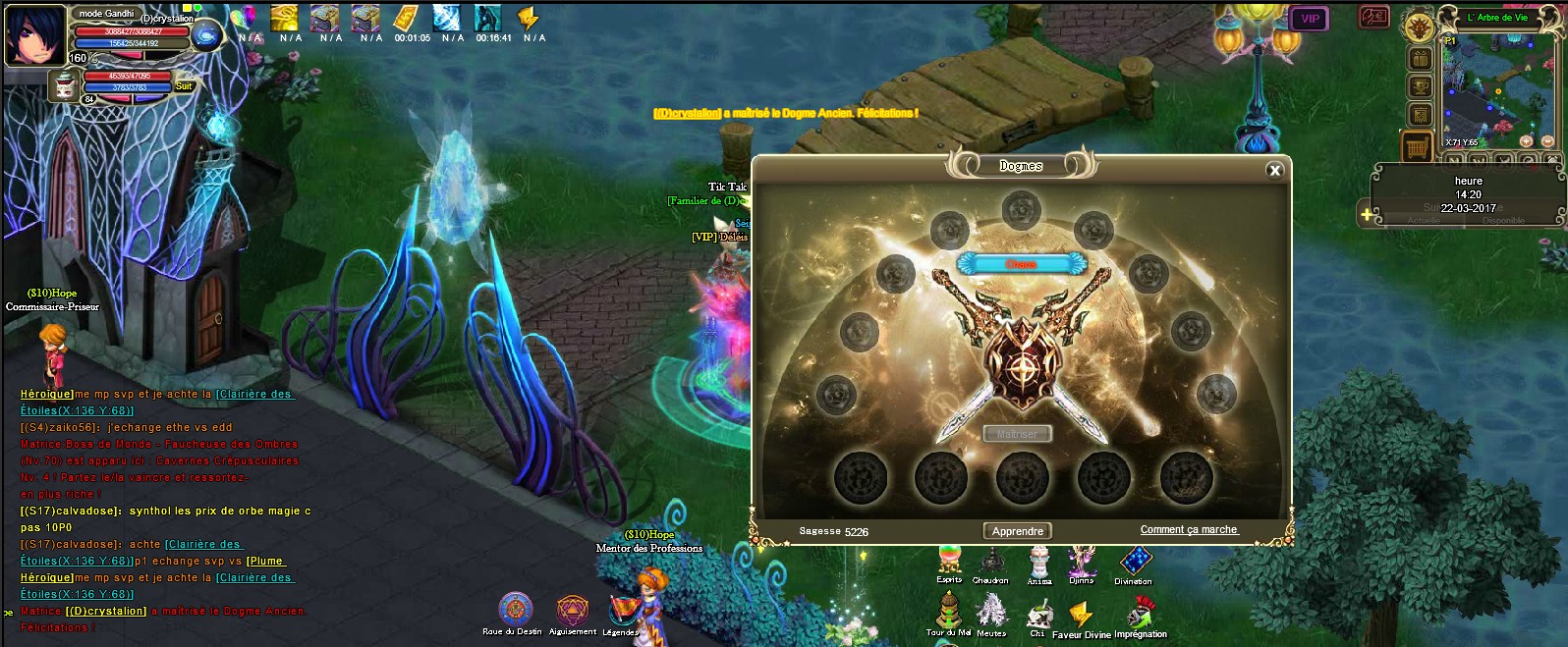Open the Imprégnation helmet icon
This screenshot has height=647, width=1568.
1140,613
